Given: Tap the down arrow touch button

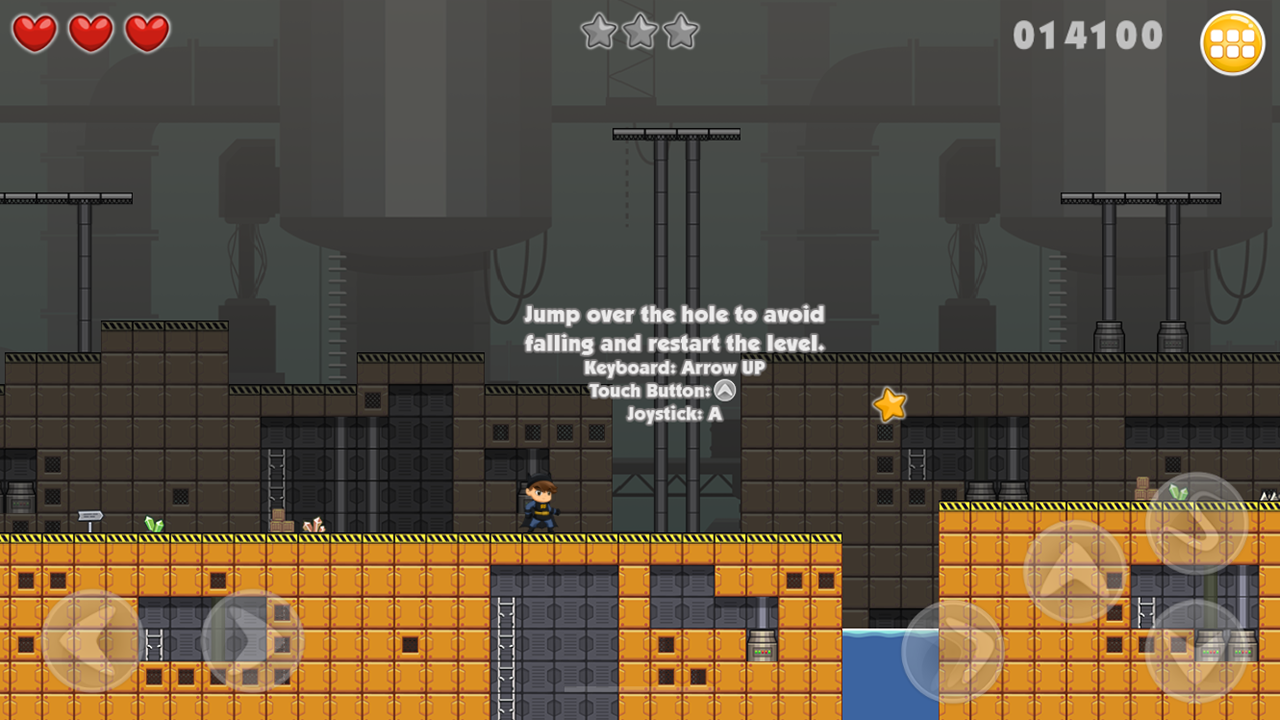Looking at the screenshot, I should [1196, 649].
